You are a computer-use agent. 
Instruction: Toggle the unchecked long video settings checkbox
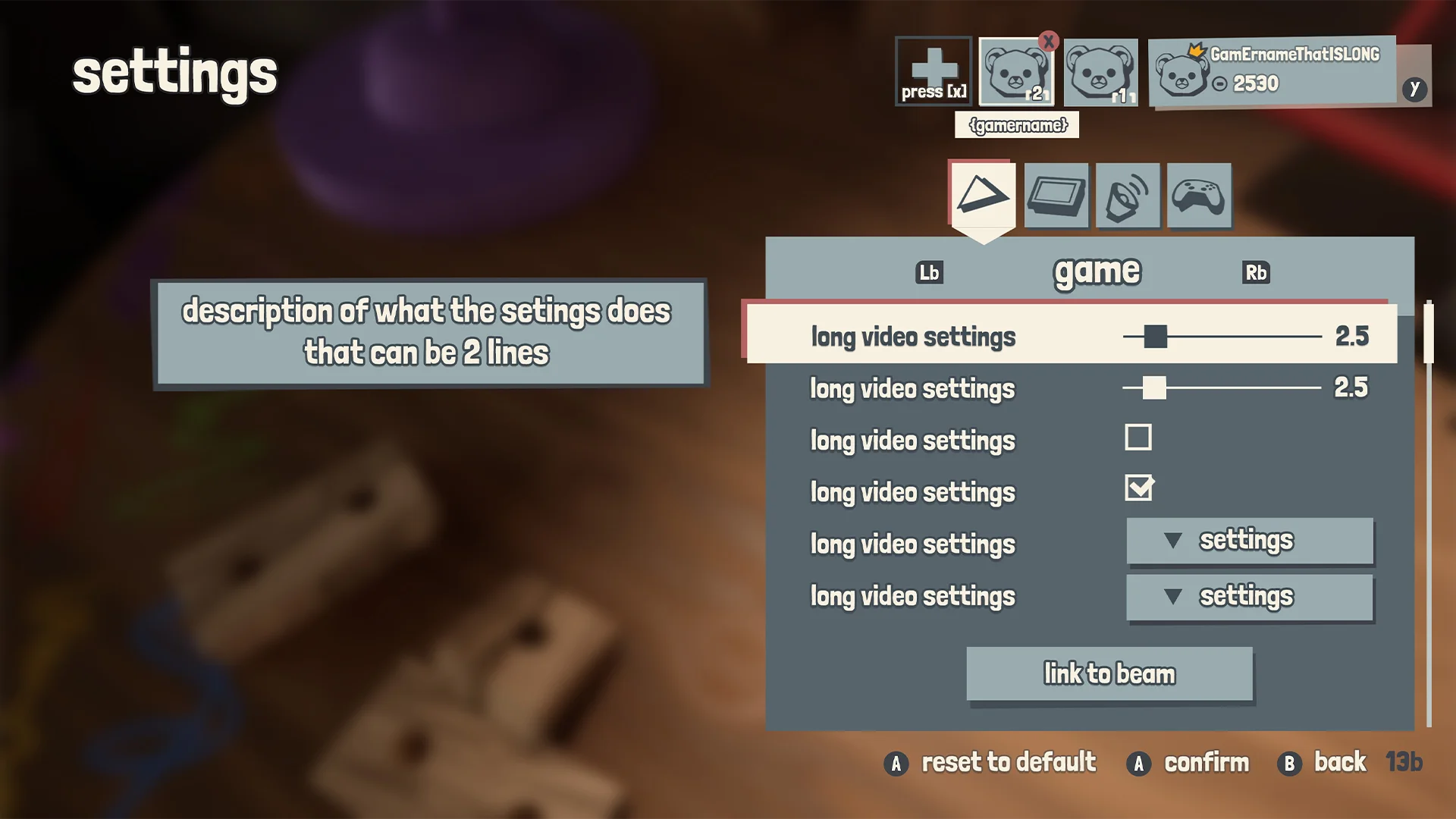point(1139,438)
